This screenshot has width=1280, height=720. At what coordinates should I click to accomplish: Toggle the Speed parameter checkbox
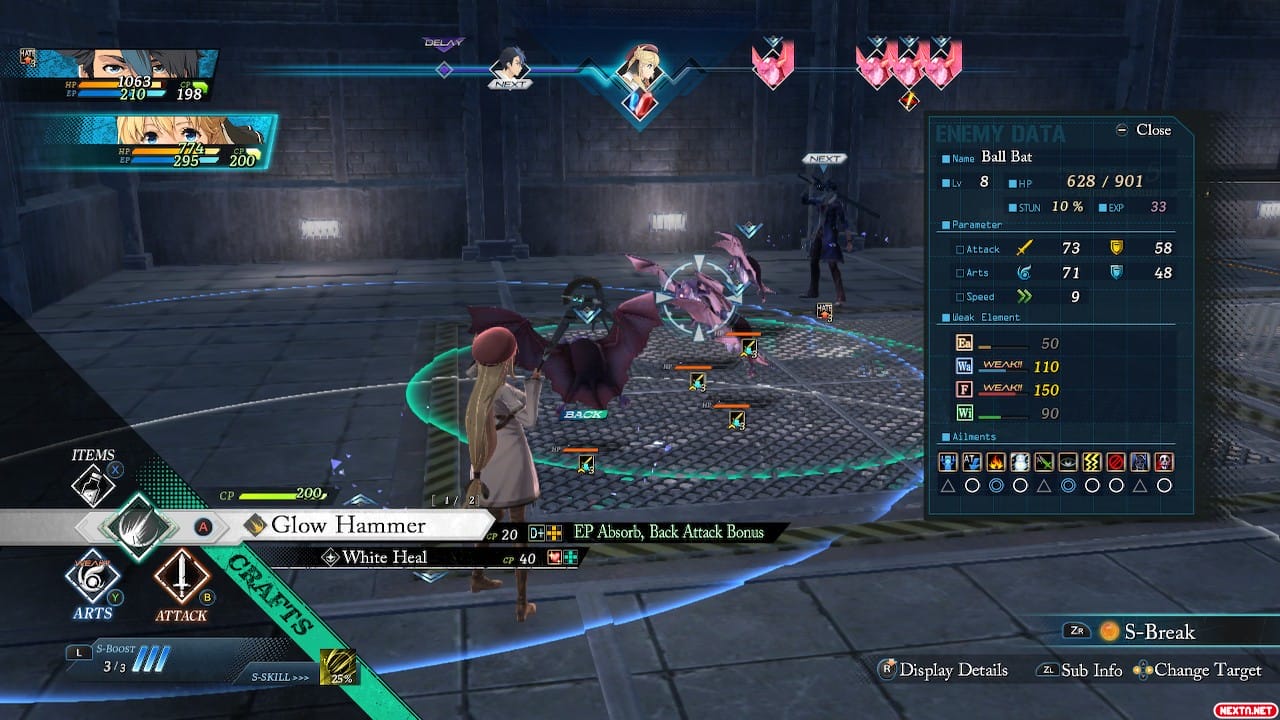coord(961,297)
